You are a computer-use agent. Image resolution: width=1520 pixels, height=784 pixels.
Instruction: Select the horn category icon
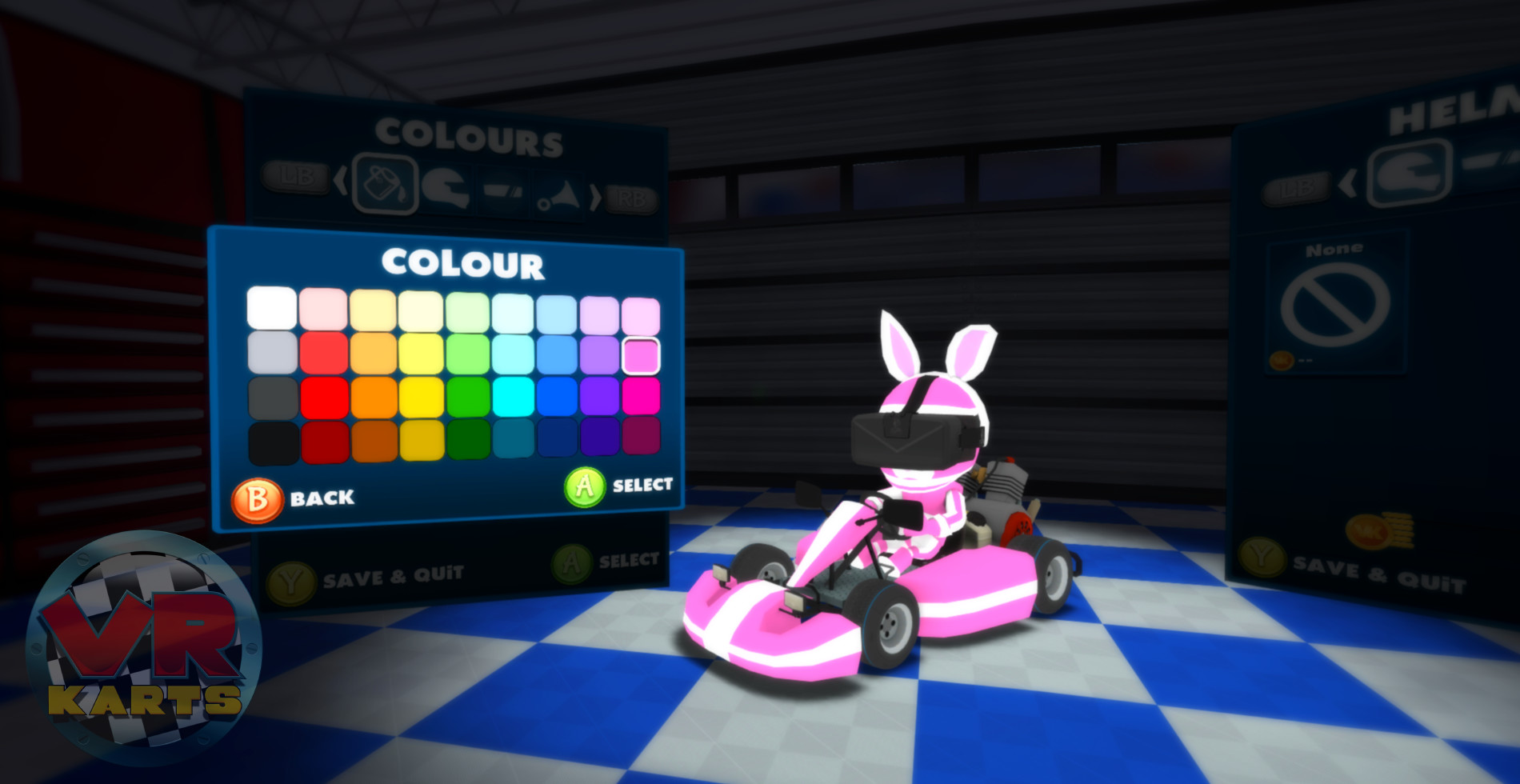point(558,194)
